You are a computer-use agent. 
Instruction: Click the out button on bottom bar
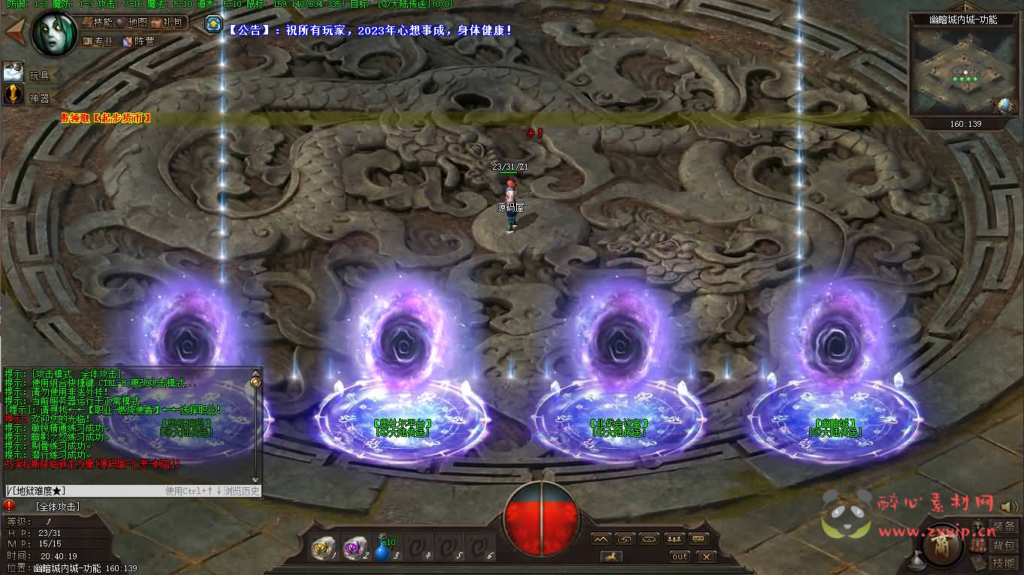coord(679,556)
